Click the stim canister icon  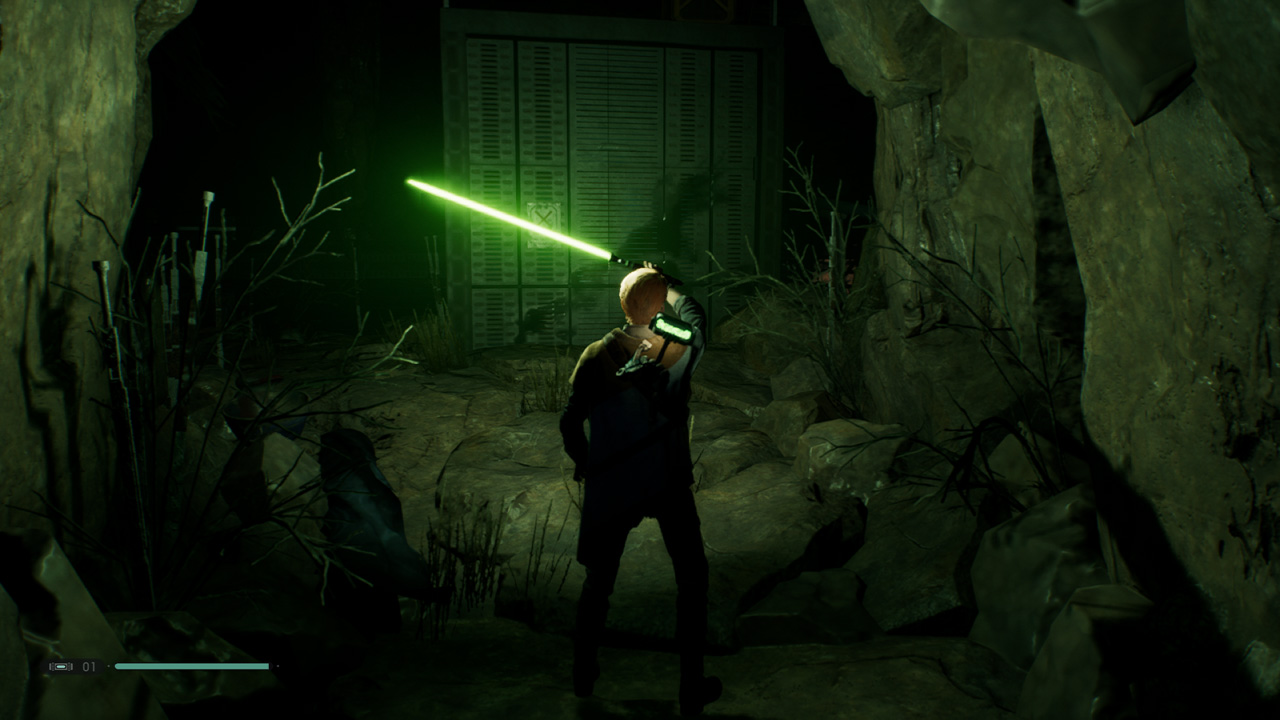(x=61, y=666)
